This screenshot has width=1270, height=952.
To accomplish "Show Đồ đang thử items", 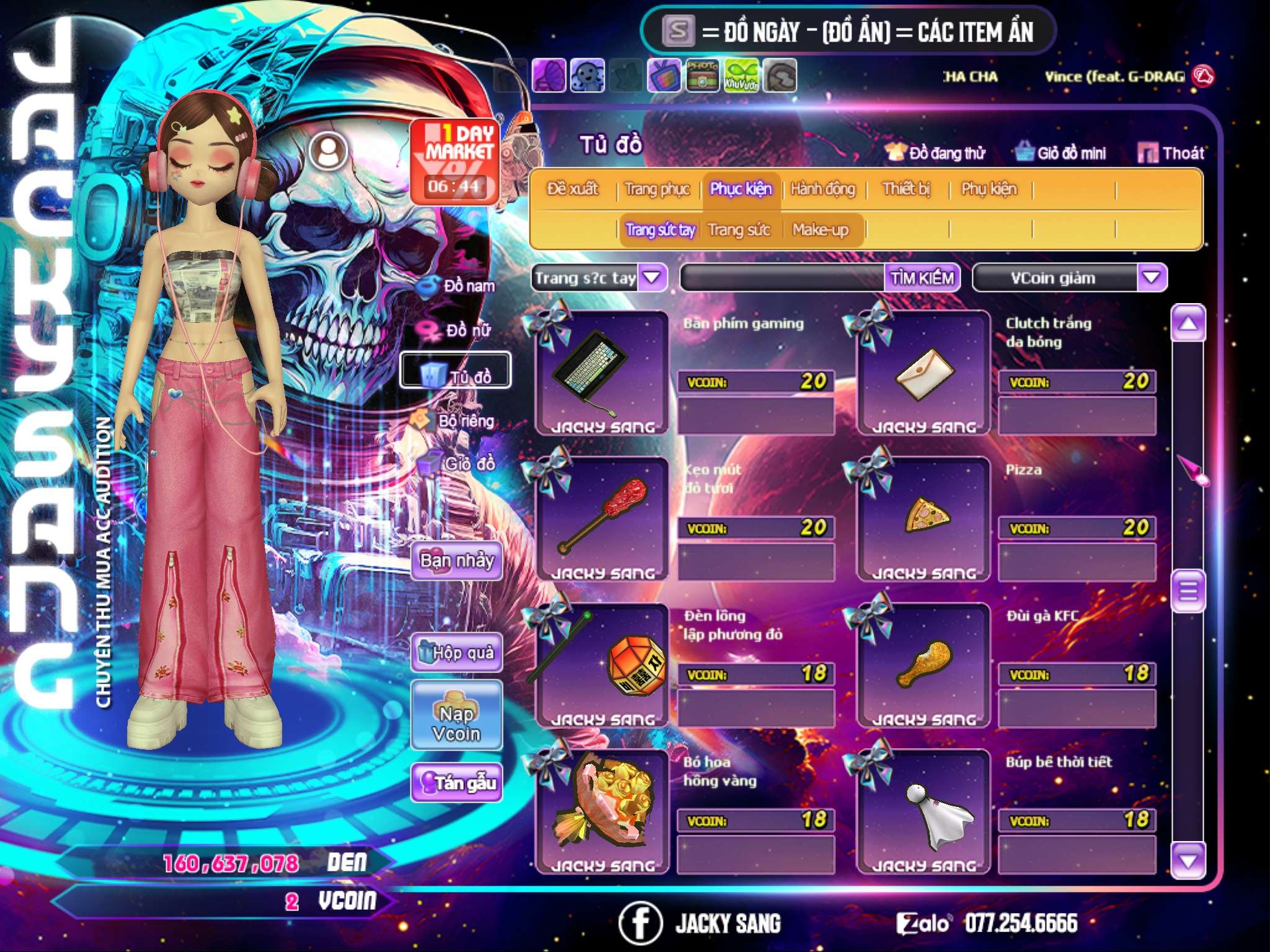I will [935, 153].
